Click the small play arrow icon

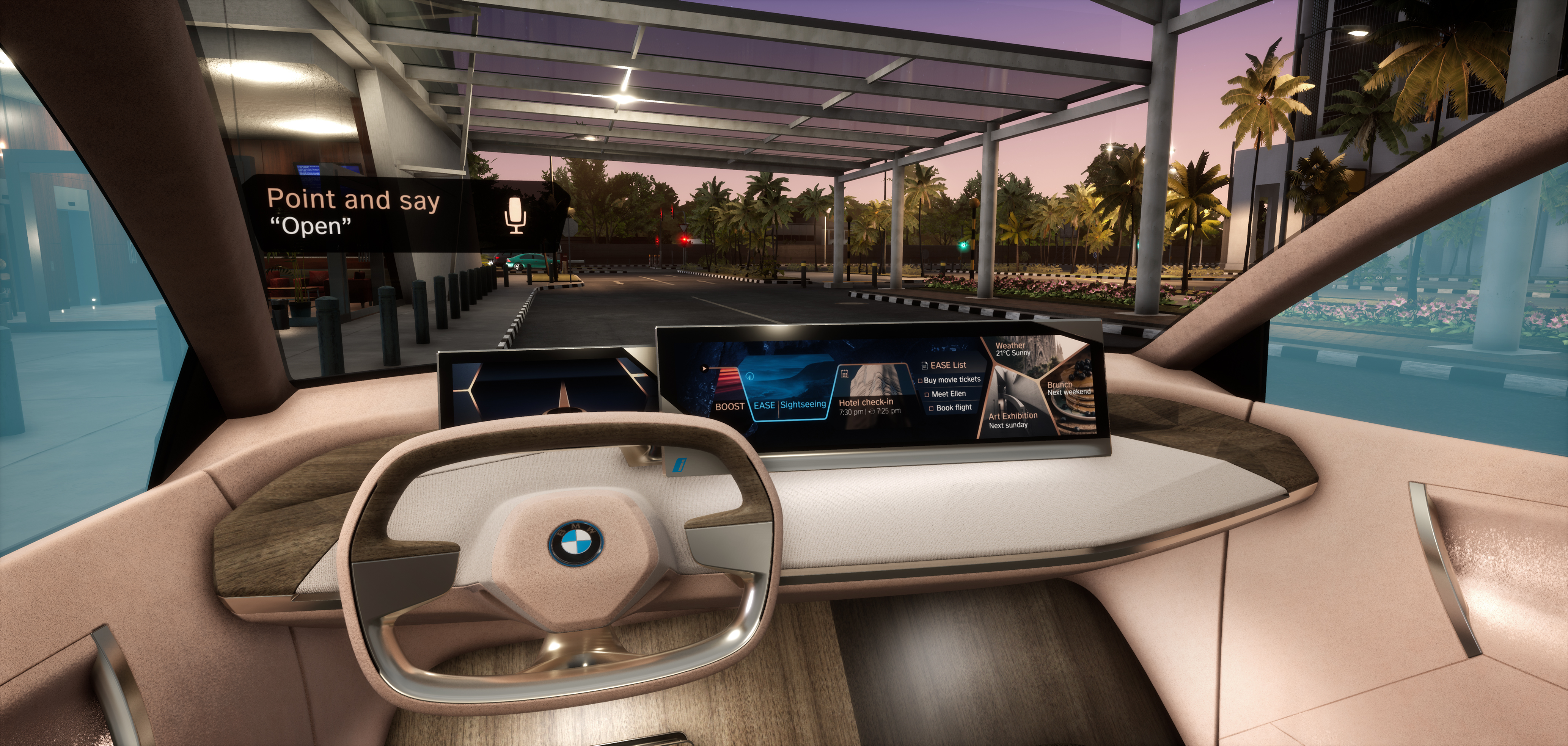705,368
